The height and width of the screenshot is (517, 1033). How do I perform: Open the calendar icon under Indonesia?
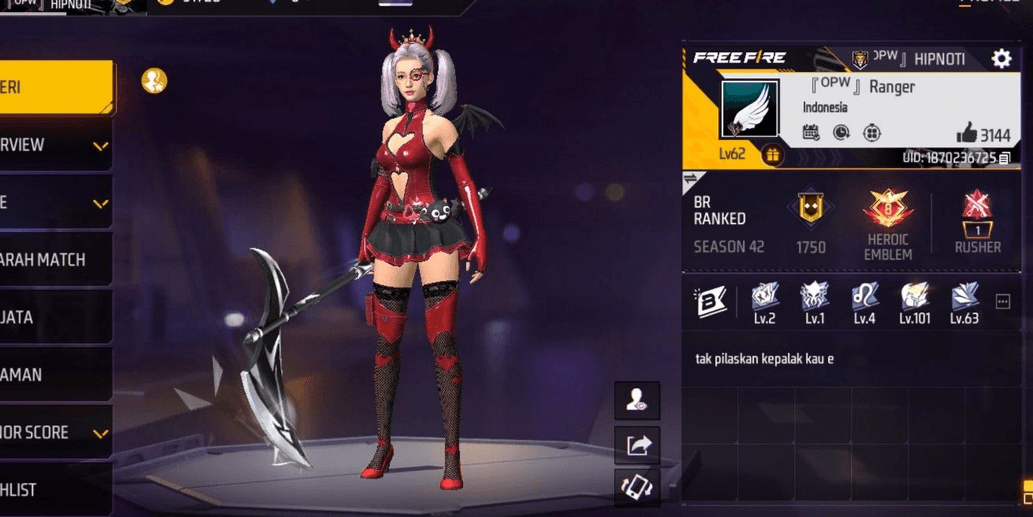(811, 133)
